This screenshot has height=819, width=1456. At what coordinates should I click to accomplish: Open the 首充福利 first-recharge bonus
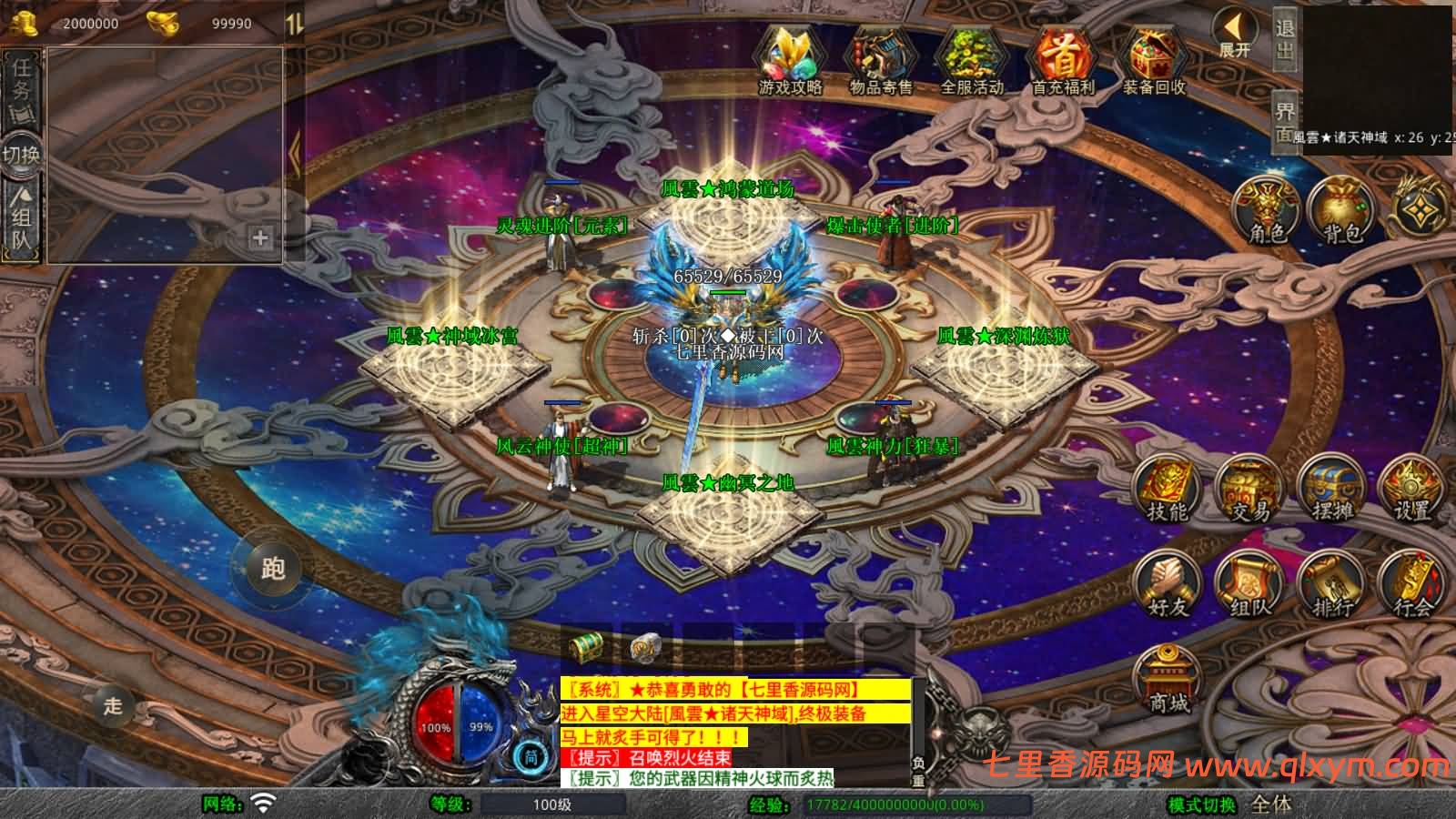[x=1063, y=60]
